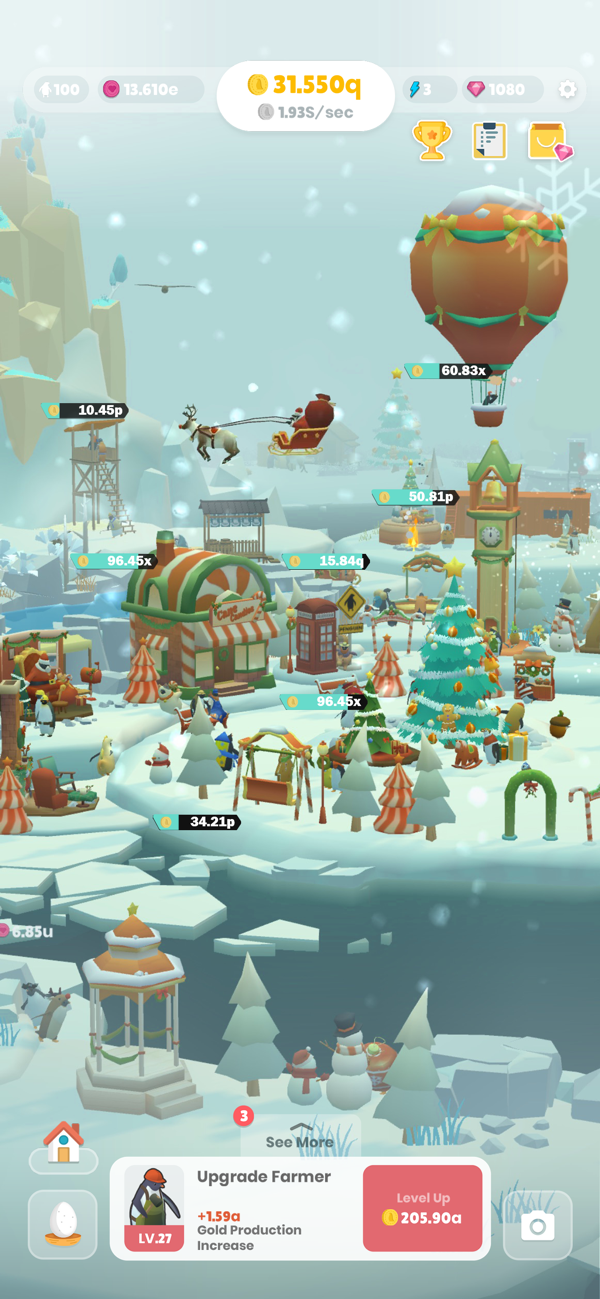Open the camera screenshot mode

[x=537, y=1225]
